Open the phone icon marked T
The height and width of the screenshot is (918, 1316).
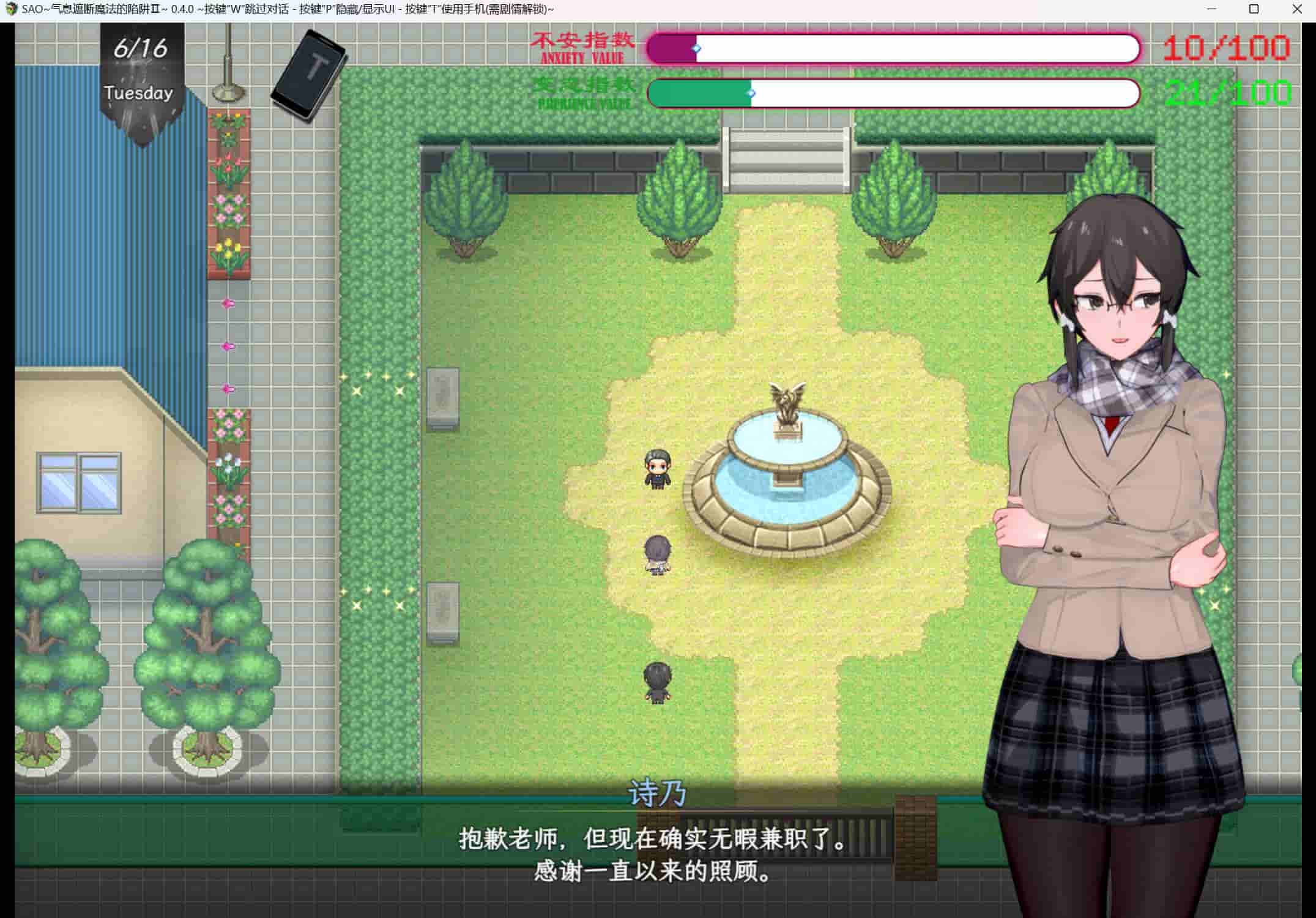pyautogui.click(x=310, y=73)
